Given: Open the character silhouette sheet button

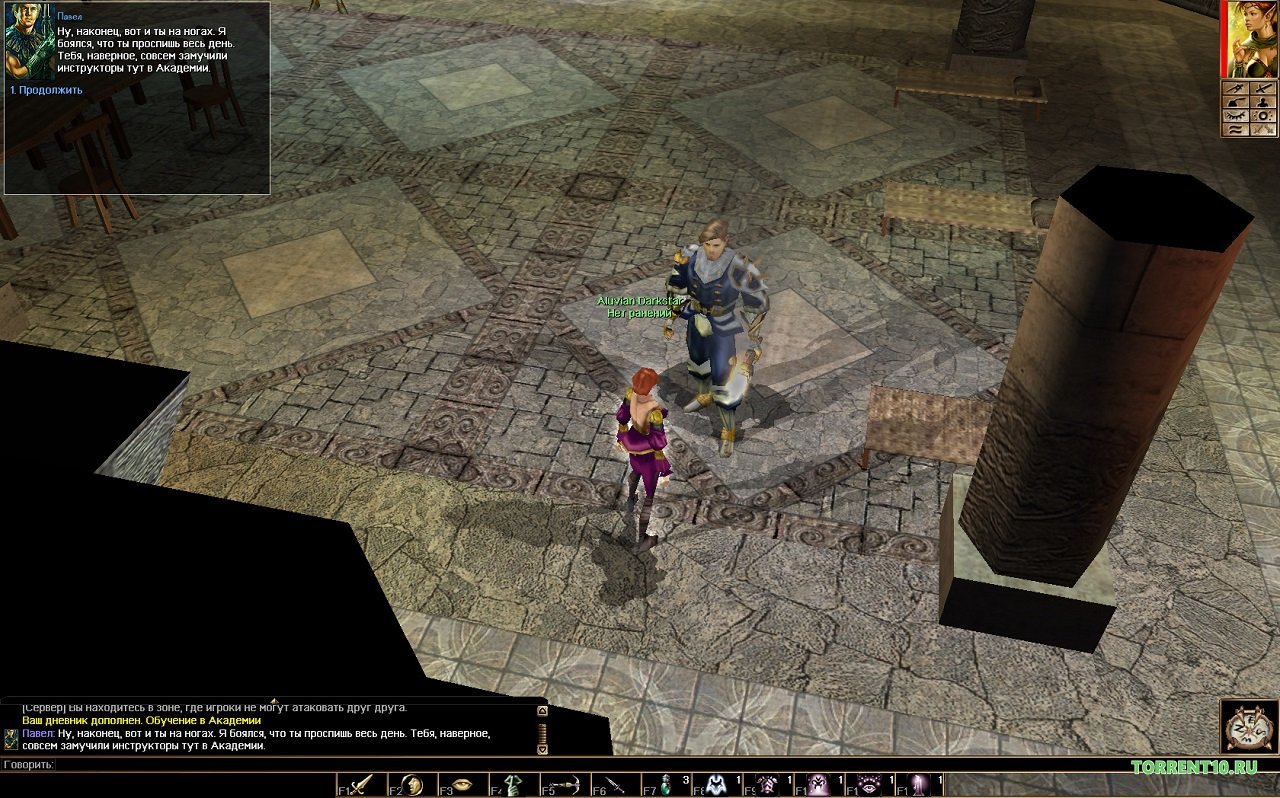Looking at the screenshot, I should [1262, 101].
